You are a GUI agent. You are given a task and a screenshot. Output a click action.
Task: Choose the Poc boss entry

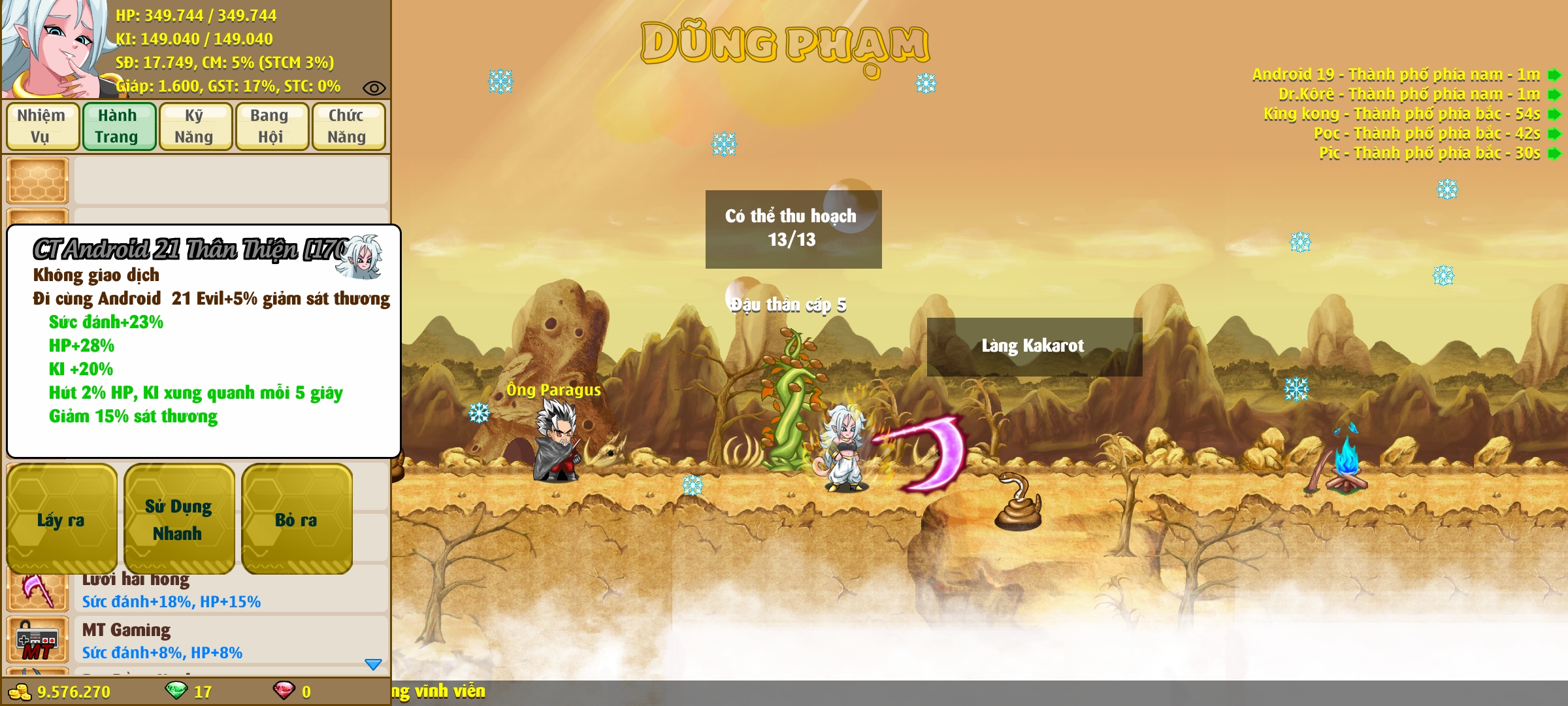pos(1426,133)
